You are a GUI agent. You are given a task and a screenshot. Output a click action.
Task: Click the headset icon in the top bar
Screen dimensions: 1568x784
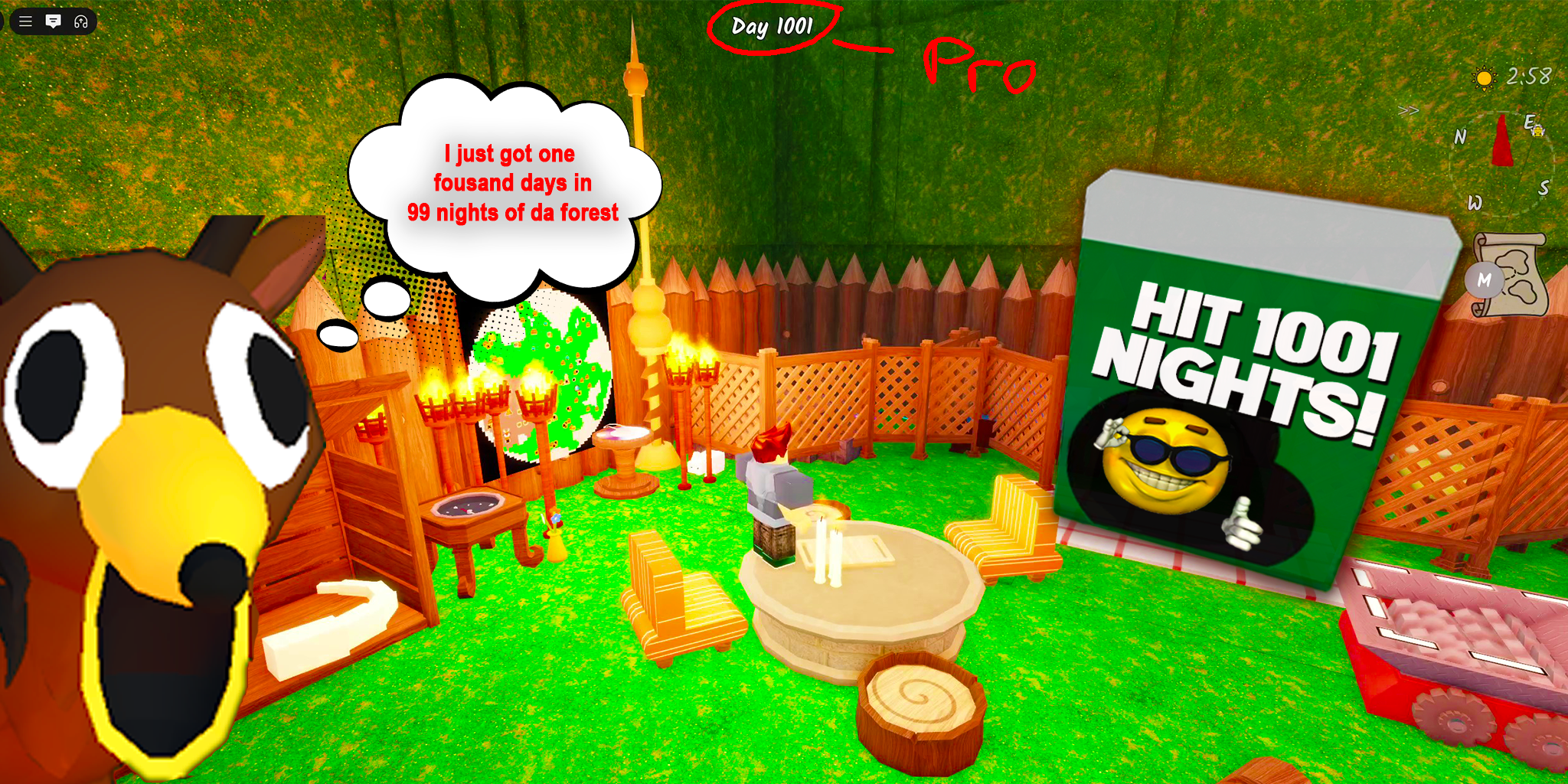(81, 21)
